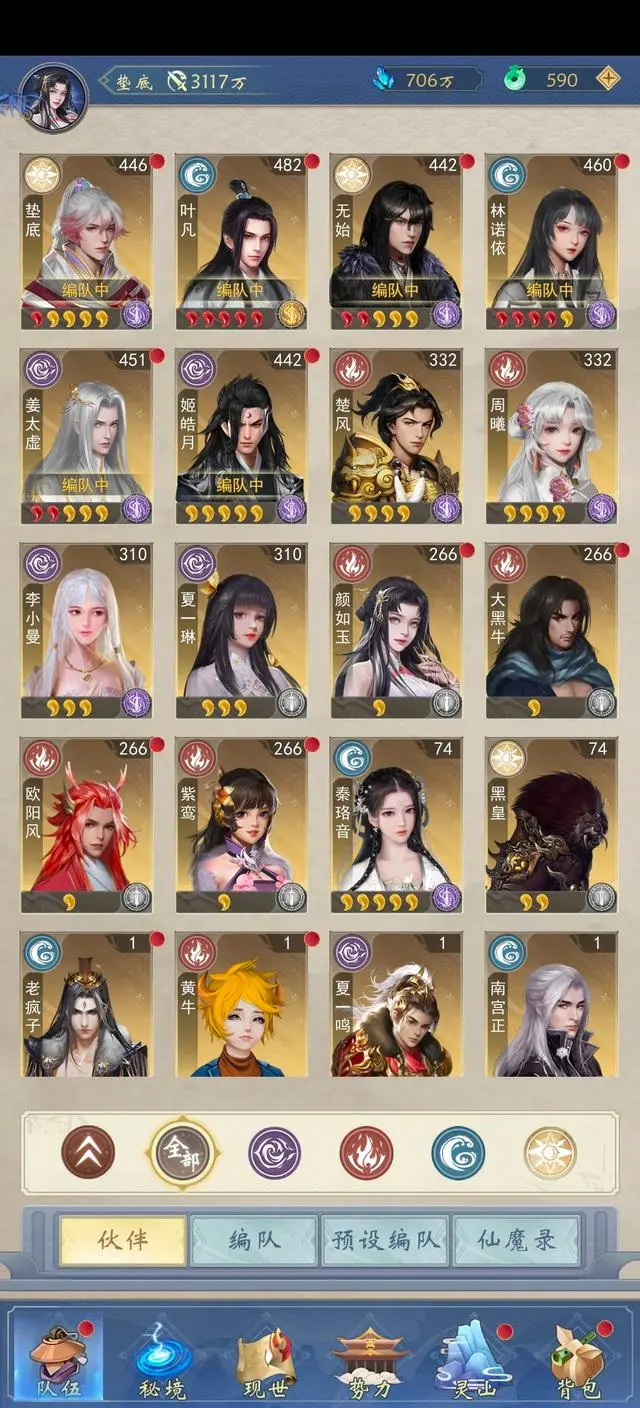640x1408 pixels.
Task: Open 灵山 from the bottom navigation
Action: point(476,1358)
